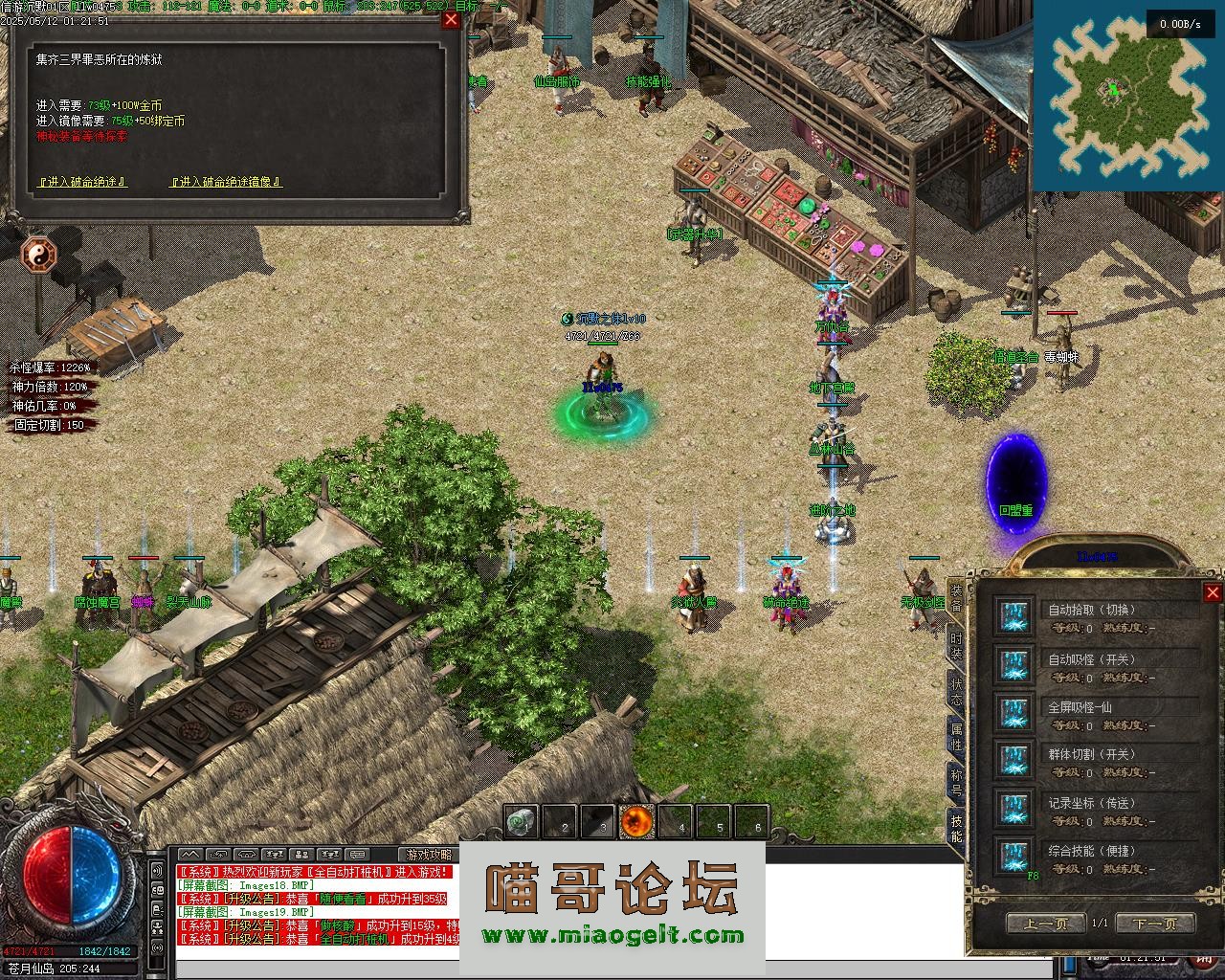Open the 状态 status tab
Image resolution: width=1225 pixels, height=980 pixels.
956,692
